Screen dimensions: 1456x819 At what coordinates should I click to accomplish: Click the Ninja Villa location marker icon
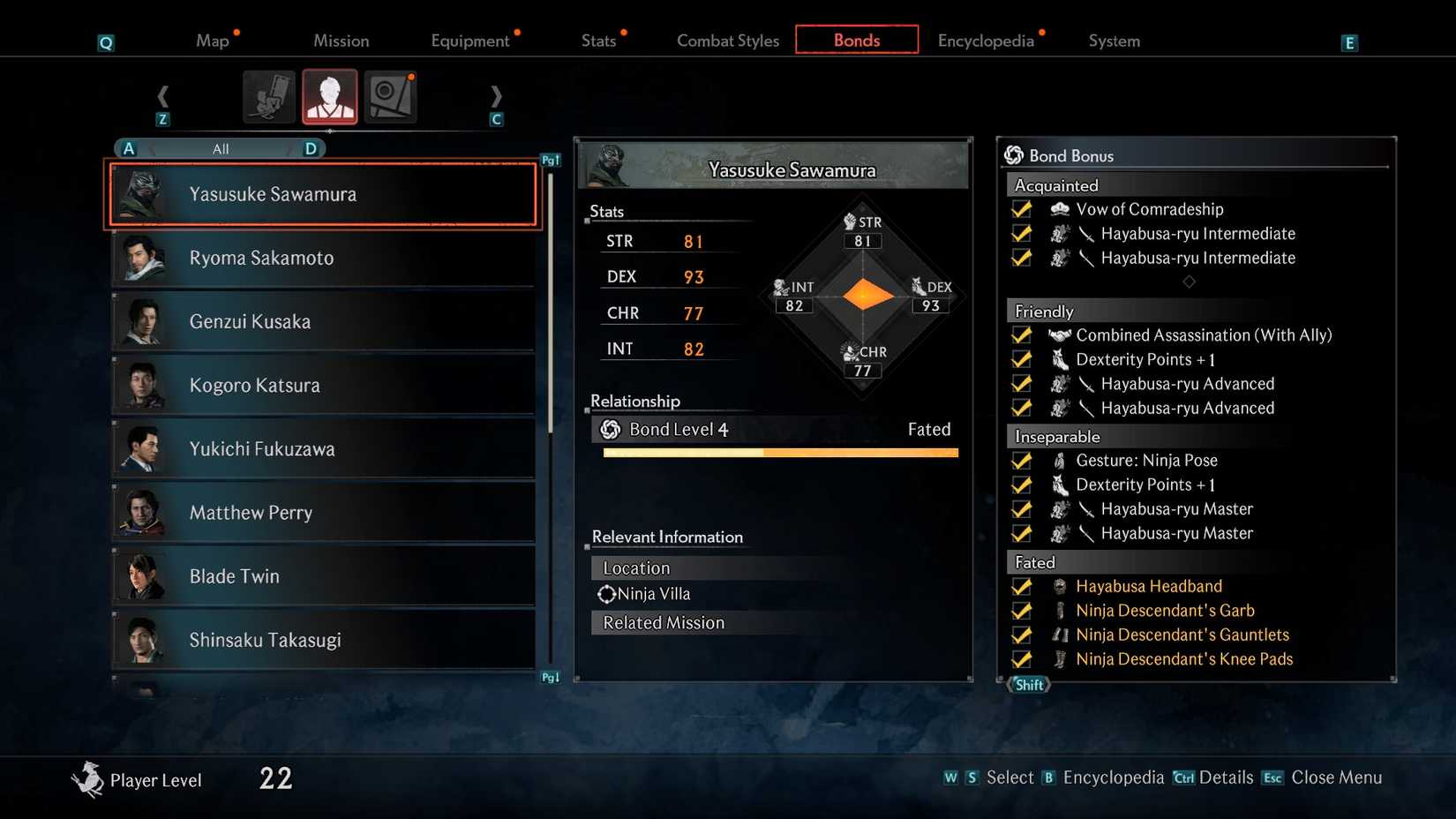[x=606, y=594]
